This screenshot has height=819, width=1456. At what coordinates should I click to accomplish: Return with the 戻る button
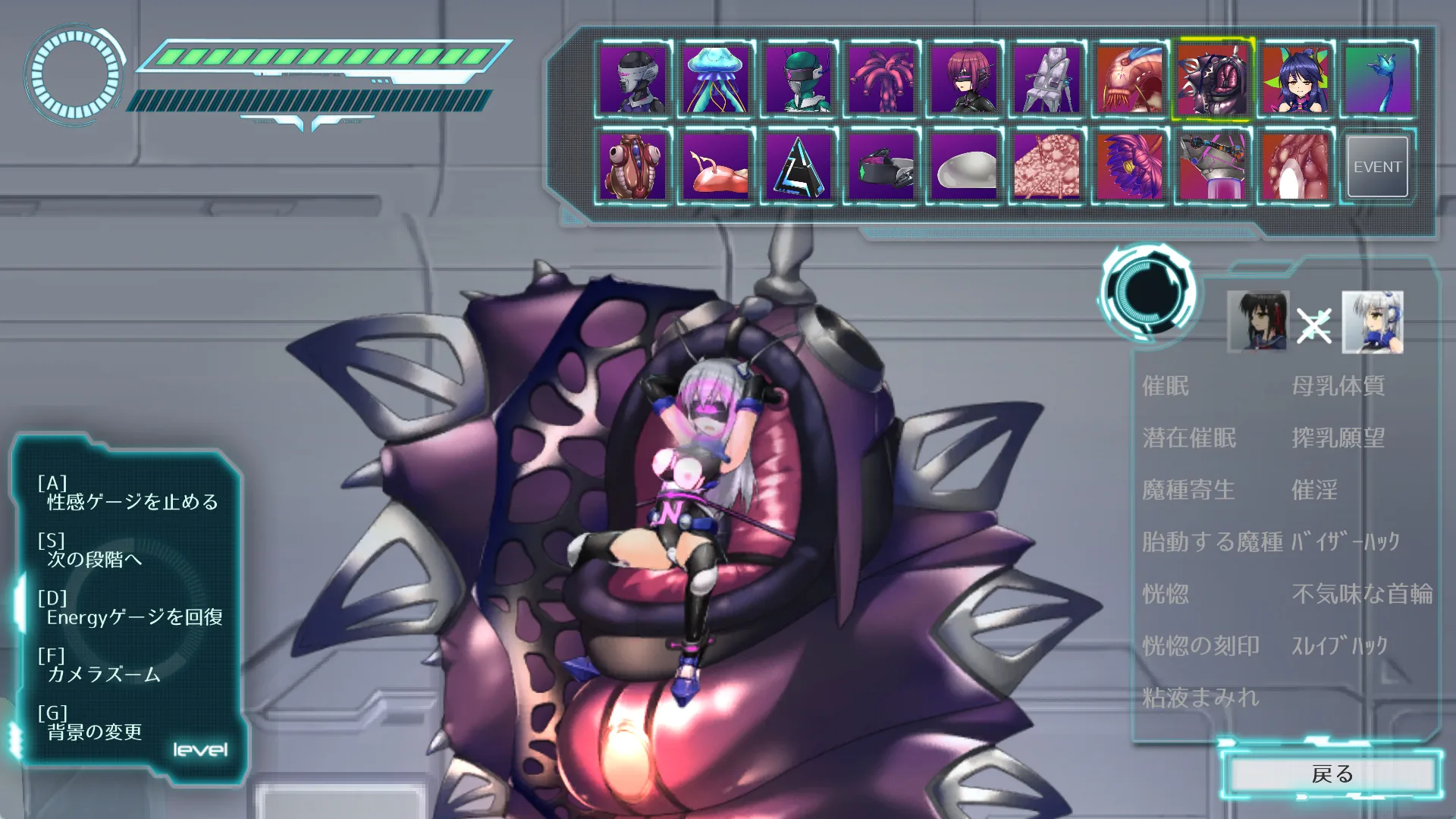[x=1332, y=774]
